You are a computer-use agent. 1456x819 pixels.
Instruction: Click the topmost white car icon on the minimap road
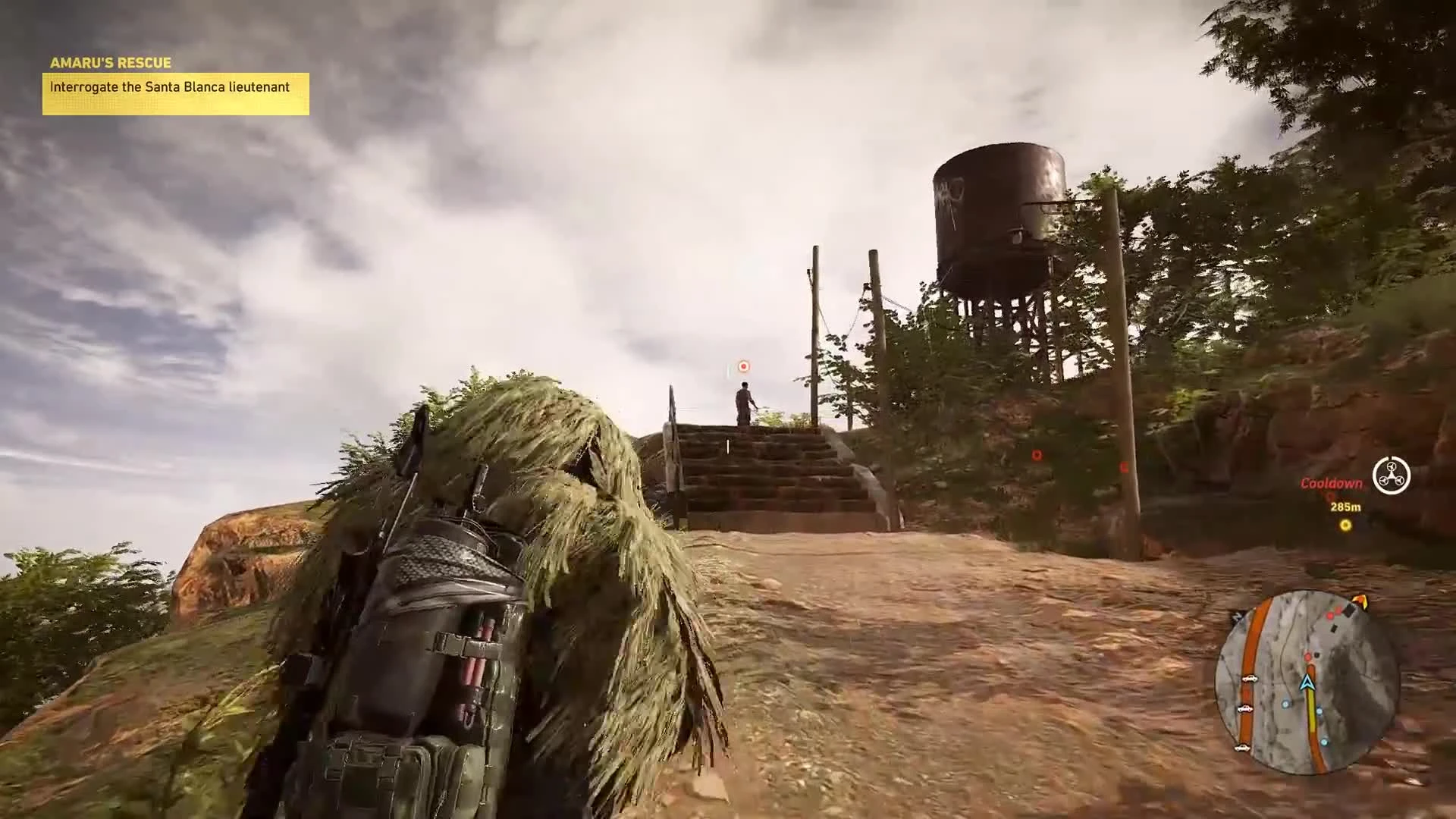click(1249, 679)
